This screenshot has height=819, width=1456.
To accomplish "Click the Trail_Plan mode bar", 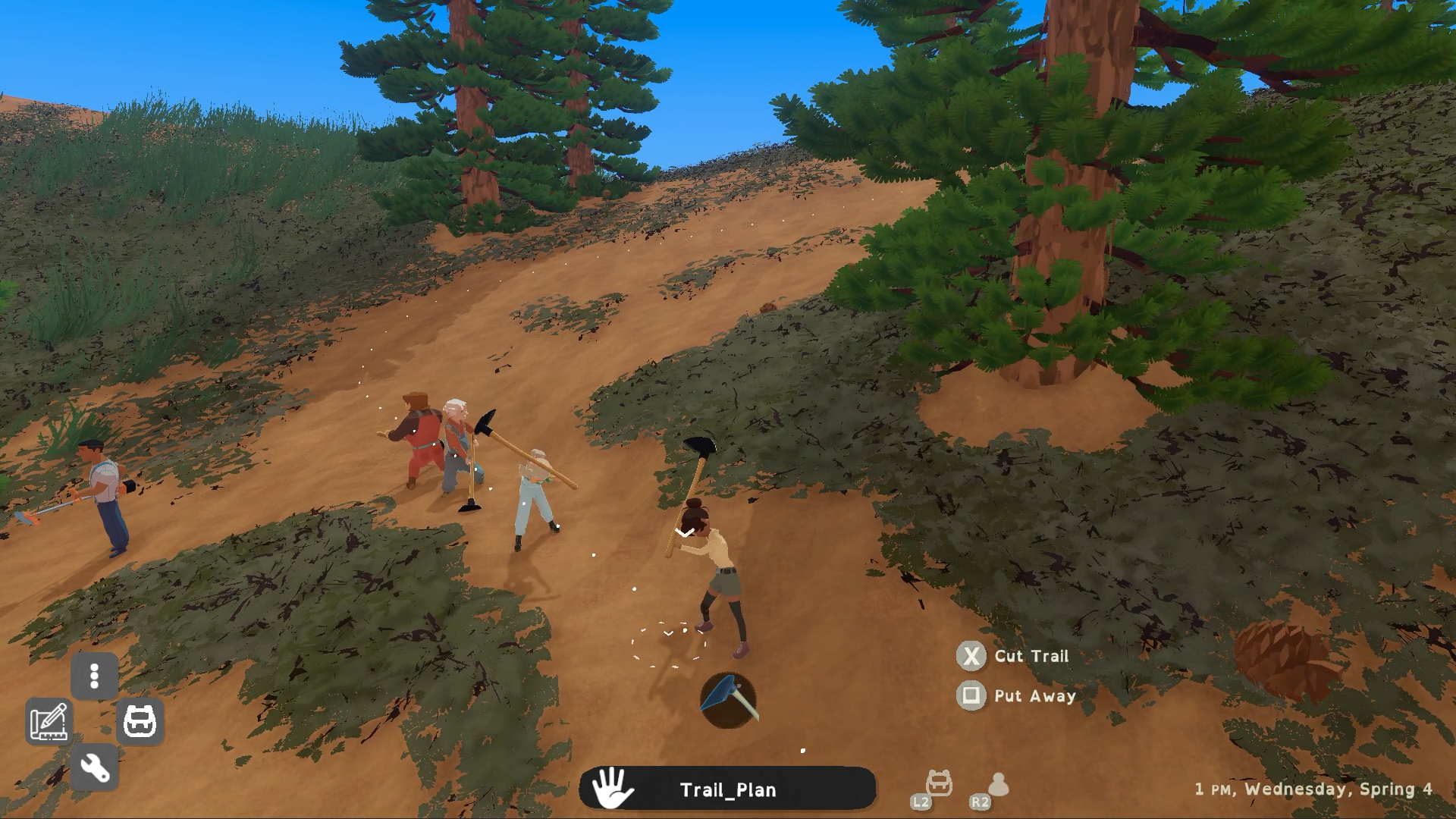I will pyautogui.click(x=727, y=789).
